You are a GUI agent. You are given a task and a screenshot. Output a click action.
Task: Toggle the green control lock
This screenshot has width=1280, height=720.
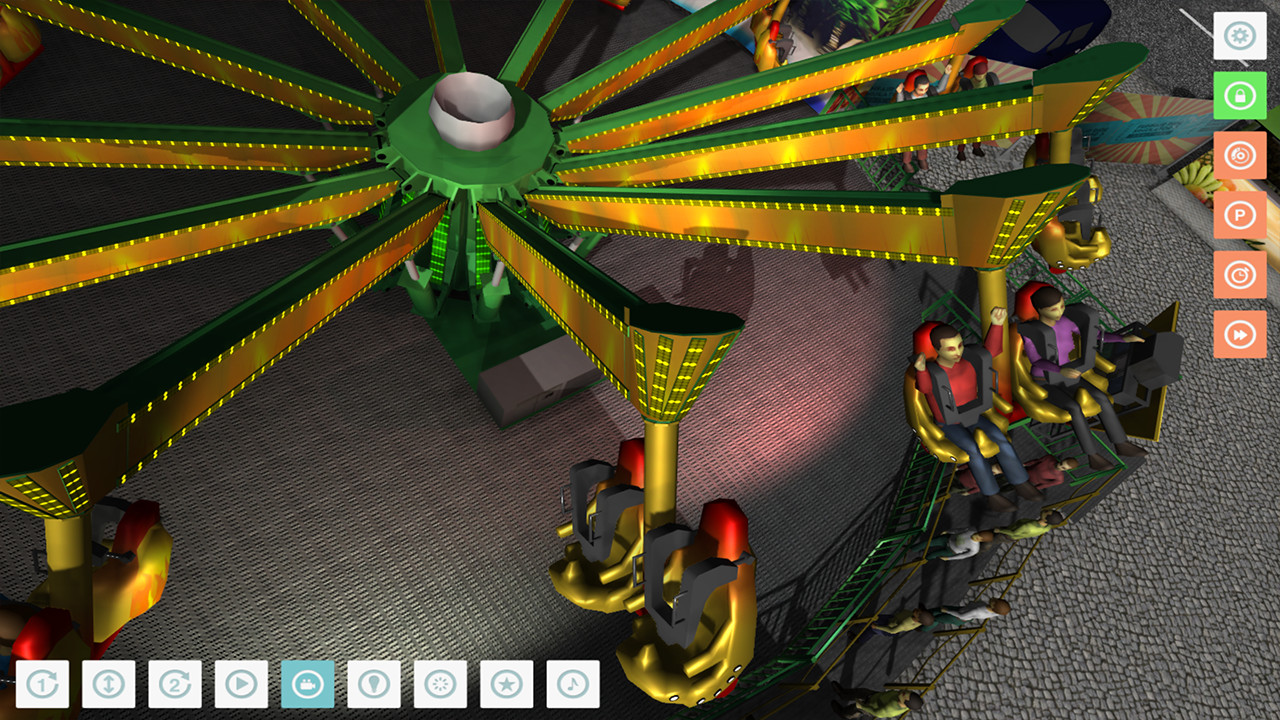point(1240,95)
